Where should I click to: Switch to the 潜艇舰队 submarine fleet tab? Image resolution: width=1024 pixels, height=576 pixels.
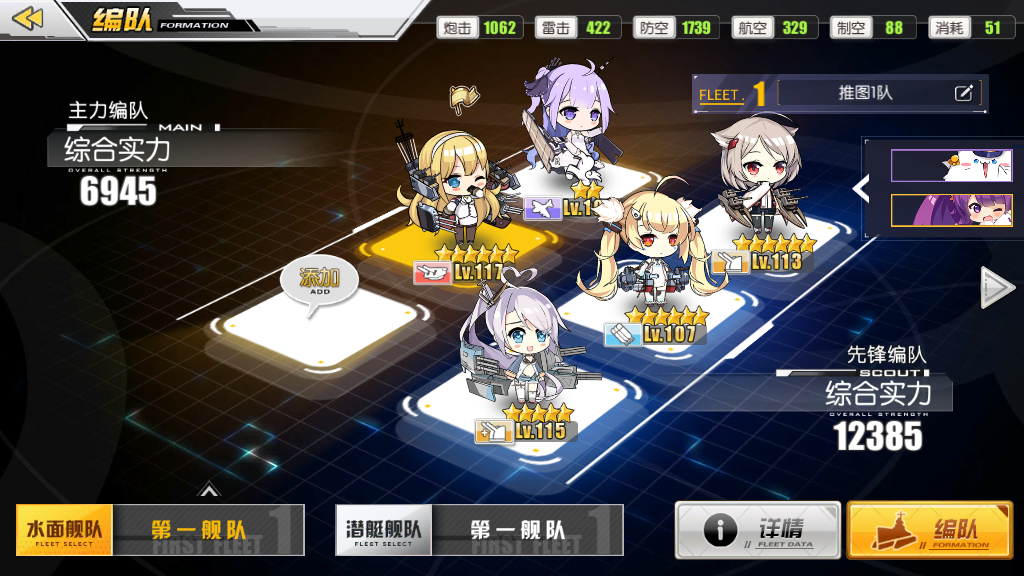pyautogui.click(x=384, y=529)
